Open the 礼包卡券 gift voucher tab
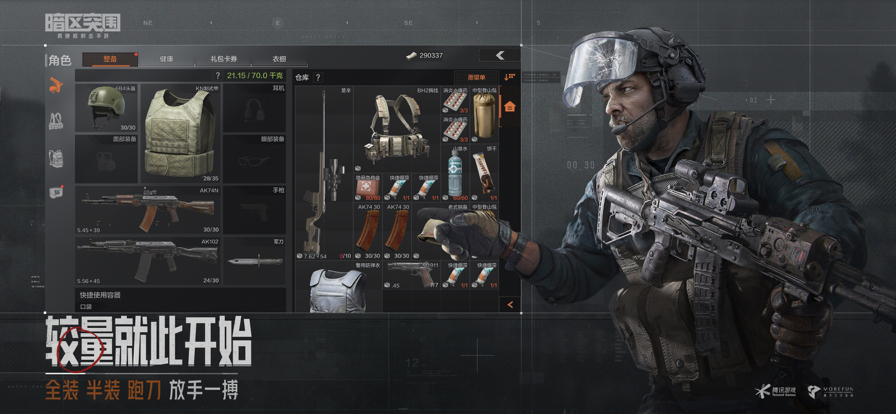Image resolution: width=896 pixels, height=414 pixels. 222,59
